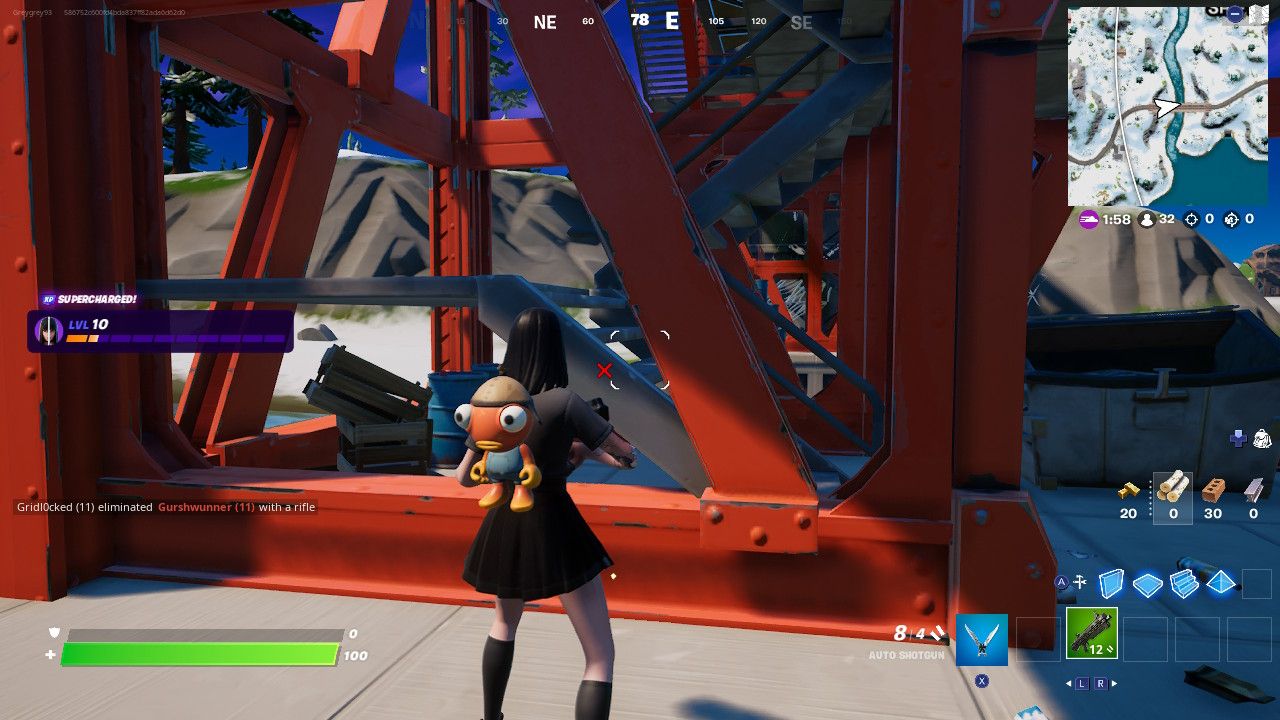Click the backpack inventory icon
Viewport: 1280px width, 720px height.
coord(1263,438)
